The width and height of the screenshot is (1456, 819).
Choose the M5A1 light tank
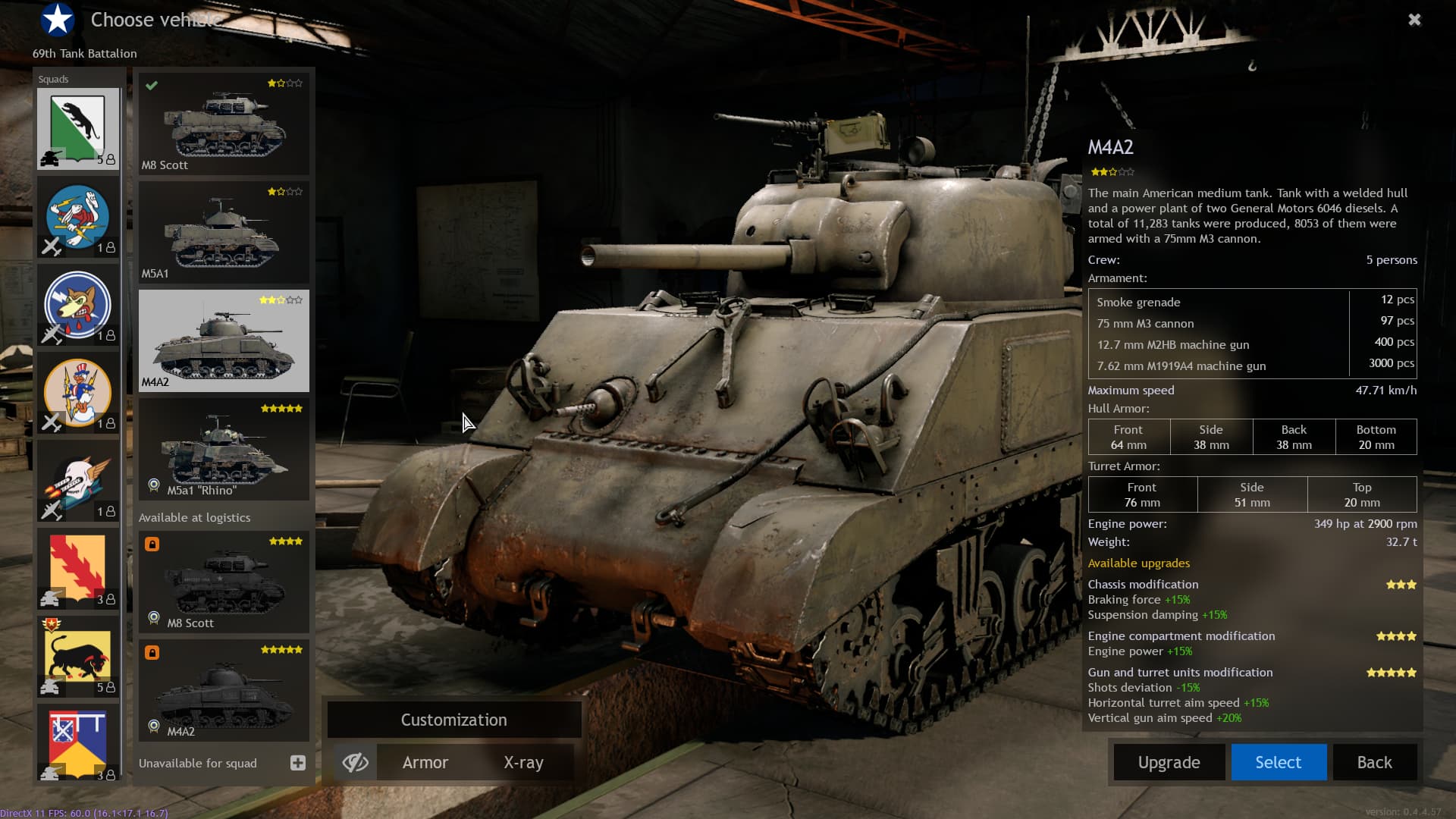point(224,232)
